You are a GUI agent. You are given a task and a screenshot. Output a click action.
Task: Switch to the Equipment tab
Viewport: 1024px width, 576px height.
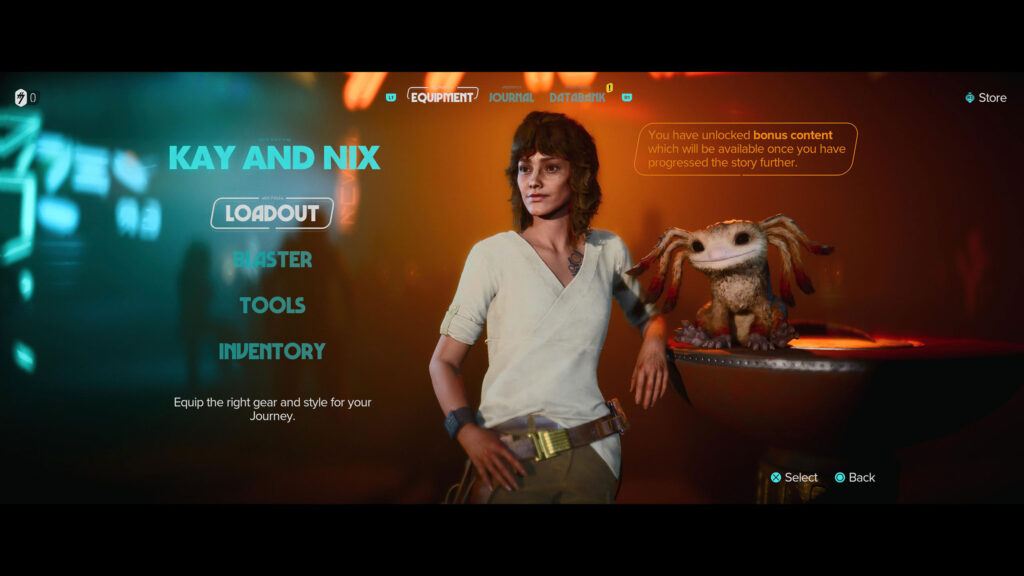(441, 97)
